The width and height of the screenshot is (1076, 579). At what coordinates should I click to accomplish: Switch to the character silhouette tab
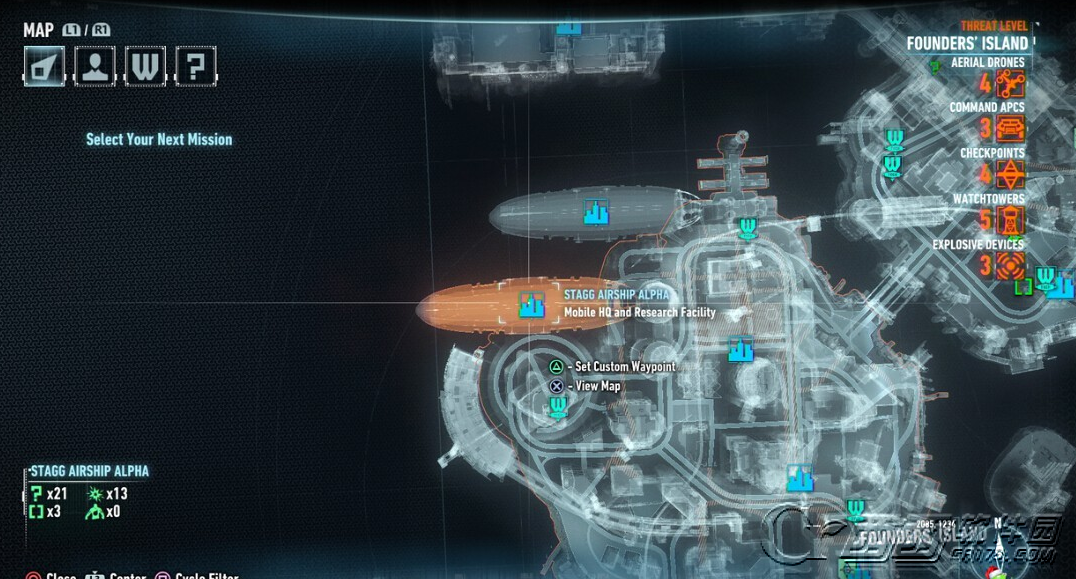94,67
